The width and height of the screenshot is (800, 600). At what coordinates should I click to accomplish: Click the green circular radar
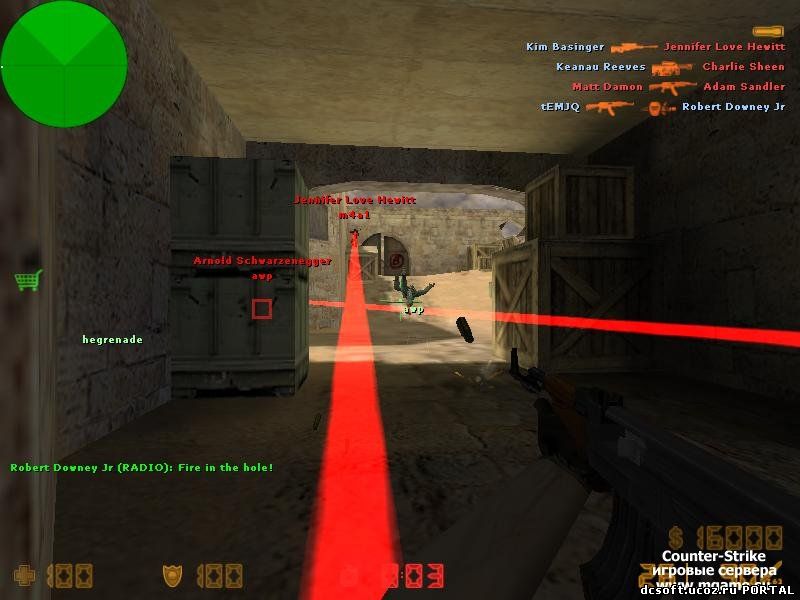coord(64,64)
